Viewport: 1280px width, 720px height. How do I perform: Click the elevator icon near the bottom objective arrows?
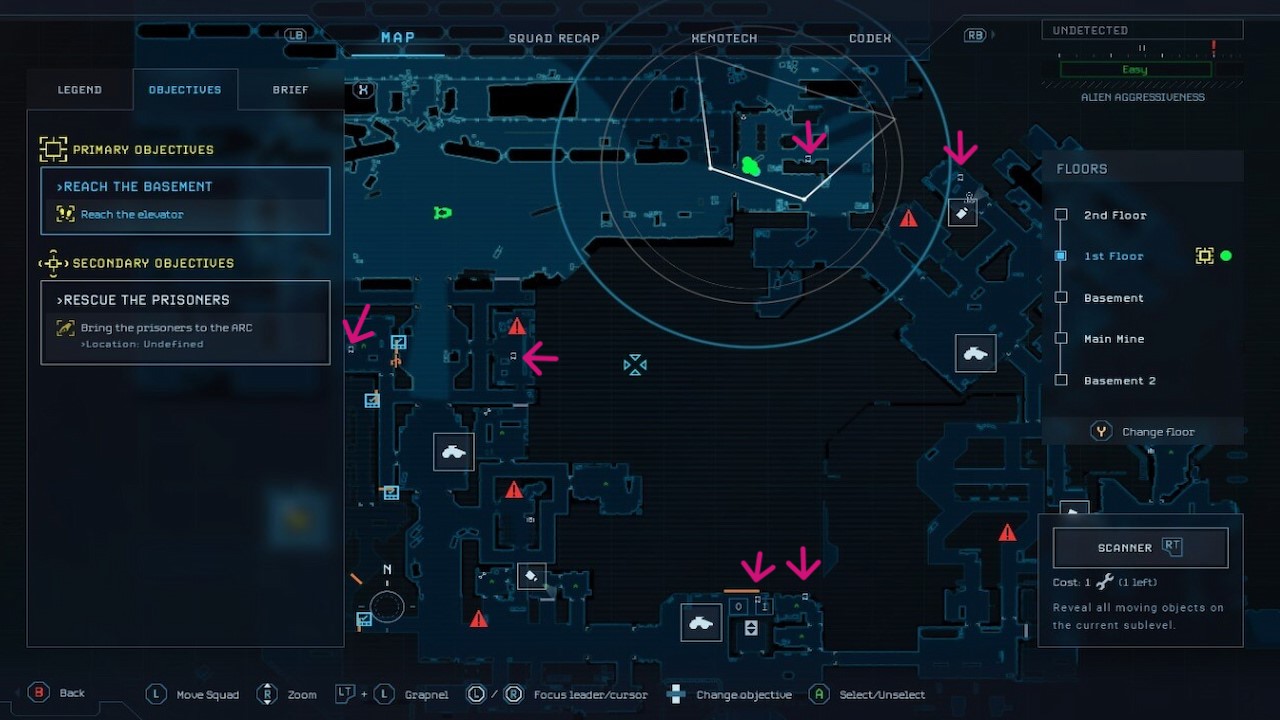click(750, 627)
